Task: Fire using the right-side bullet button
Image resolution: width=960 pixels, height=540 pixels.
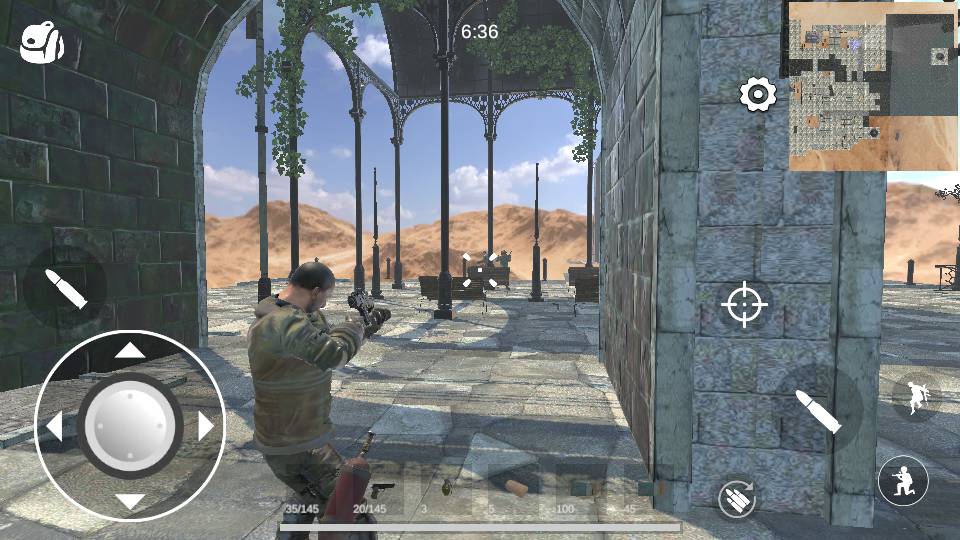Action: [x=820, y=410]
